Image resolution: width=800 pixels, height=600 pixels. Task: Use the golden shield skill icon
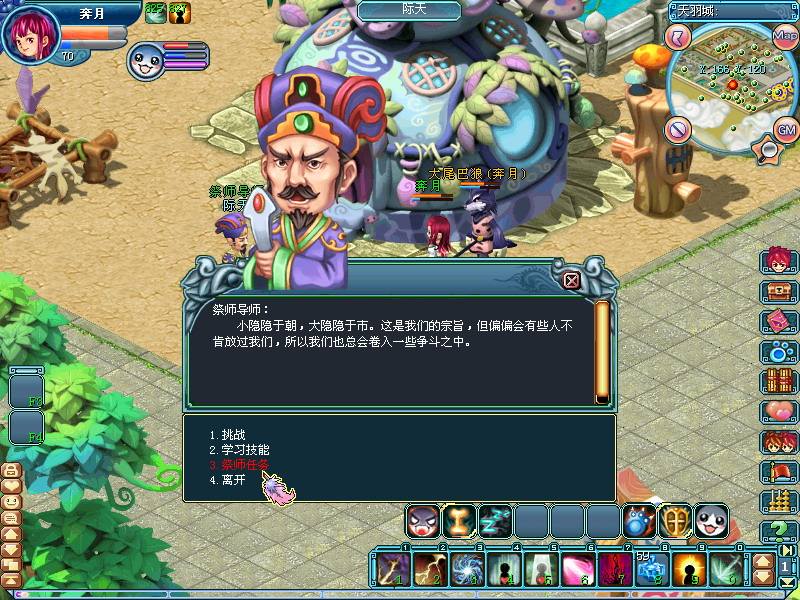675,520
